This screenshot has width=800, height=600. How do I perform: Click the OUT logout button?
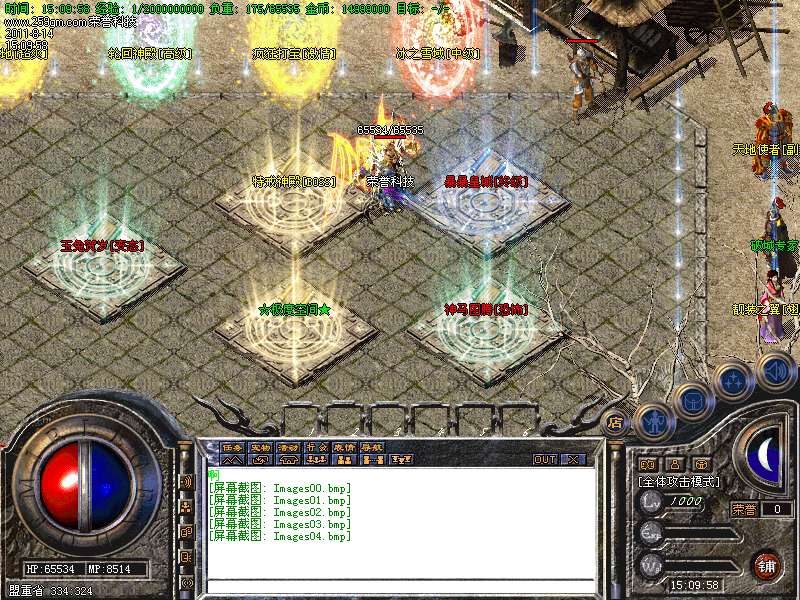point(544,459)
